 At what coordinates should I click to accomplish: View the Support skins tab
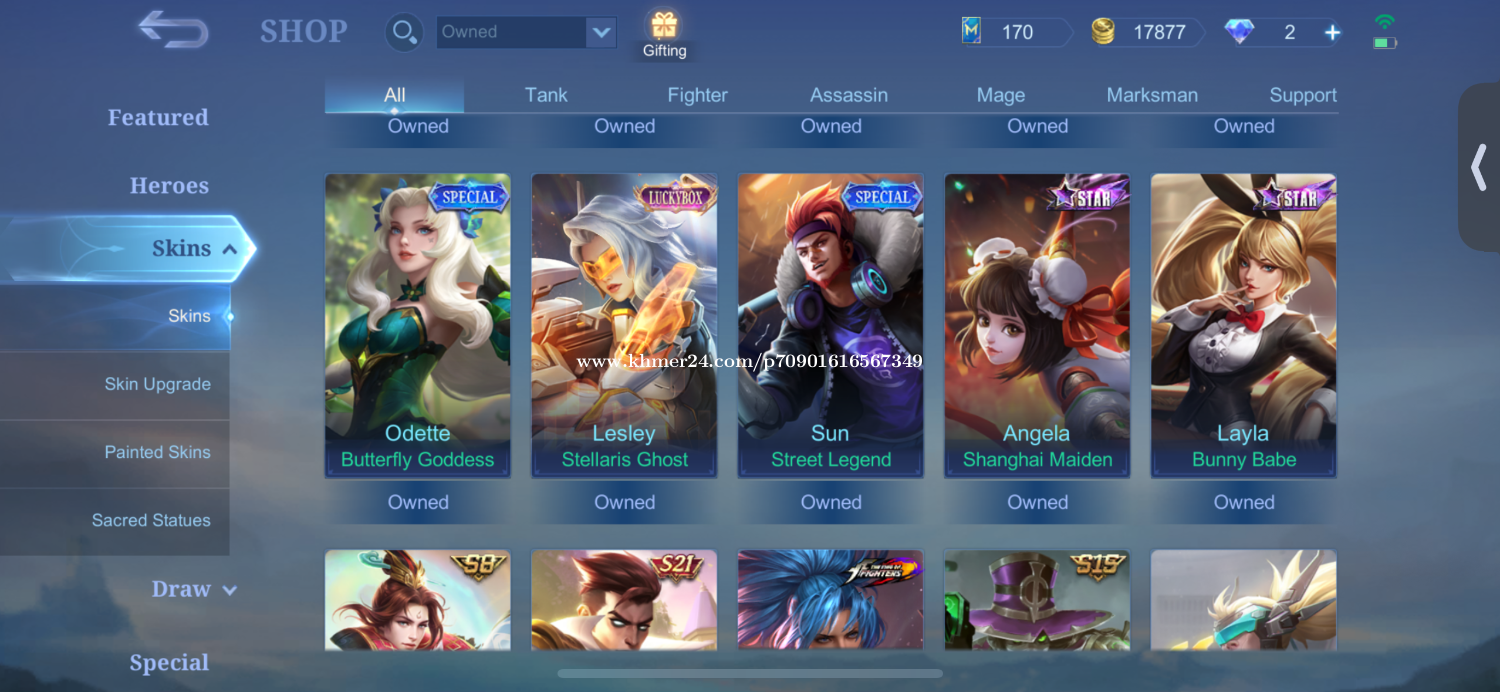coord(1302,95)
